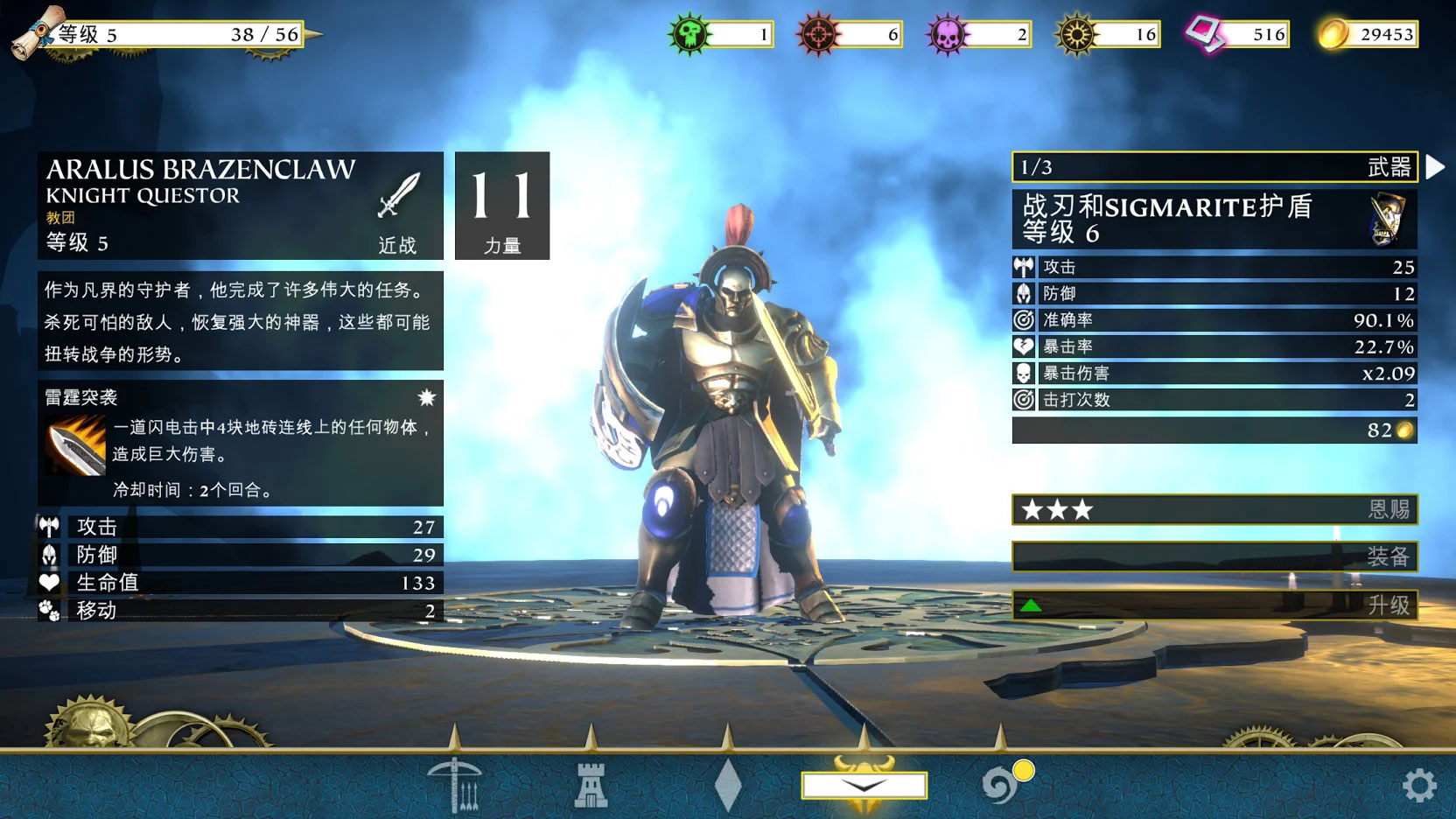Click the 装备 (equip) button

(1214, 556)
